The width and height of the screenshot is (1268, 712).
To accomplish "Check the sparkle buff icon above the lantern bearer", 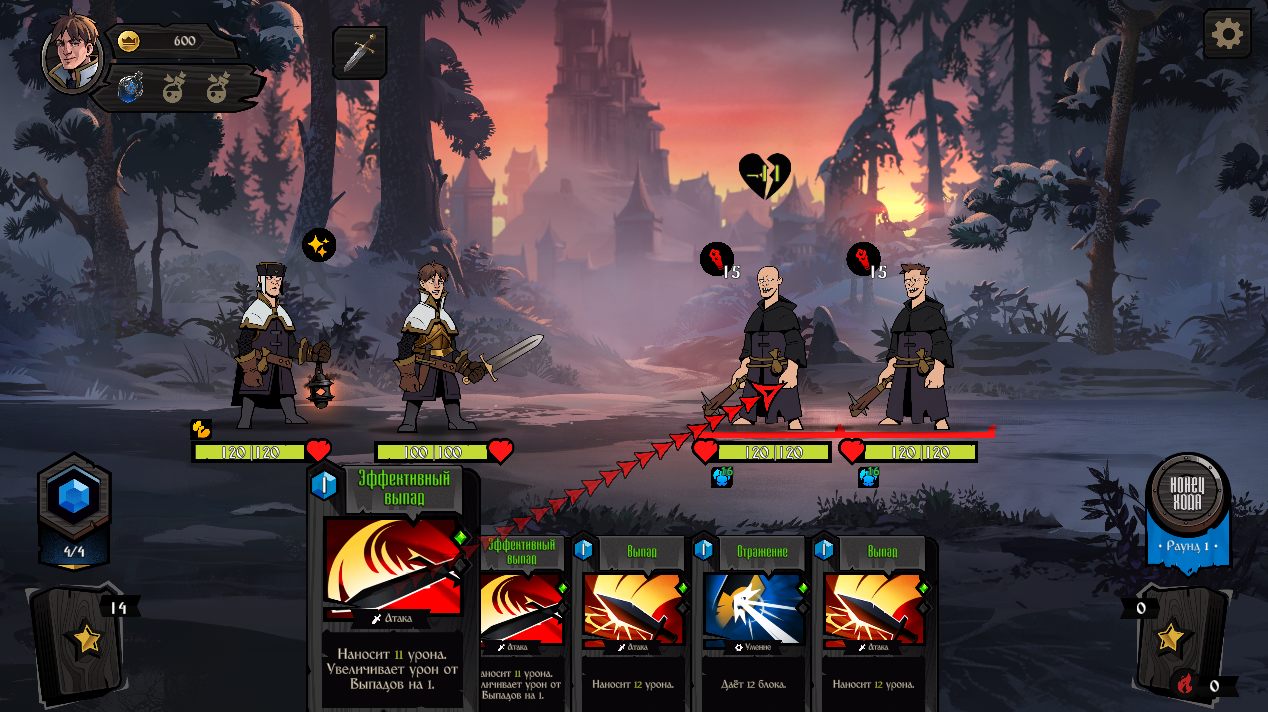I will pyautogui.click(x=319, y=245).
